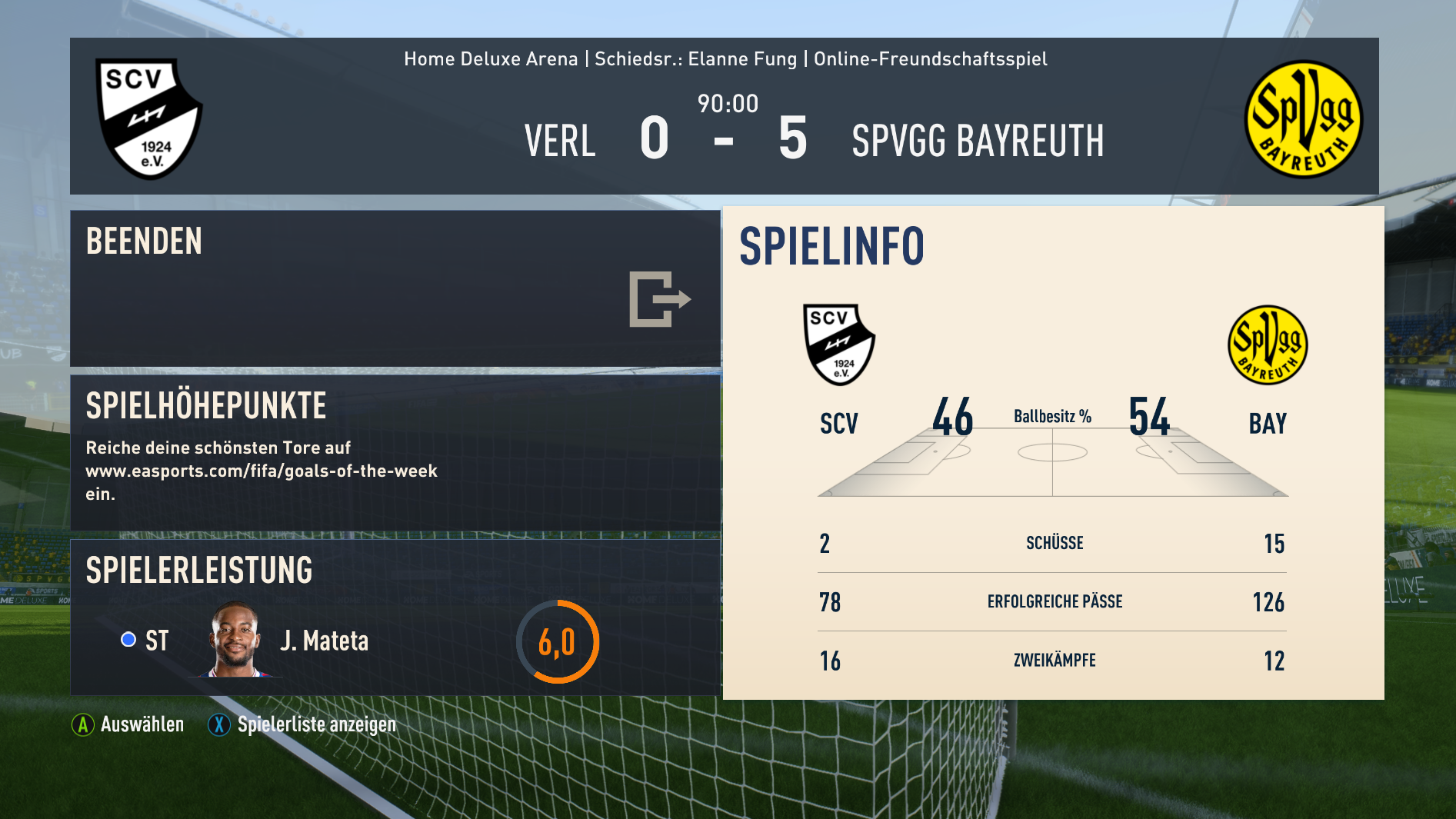Open the Spielhöhepunkte panel

click(x=395, y=452)
